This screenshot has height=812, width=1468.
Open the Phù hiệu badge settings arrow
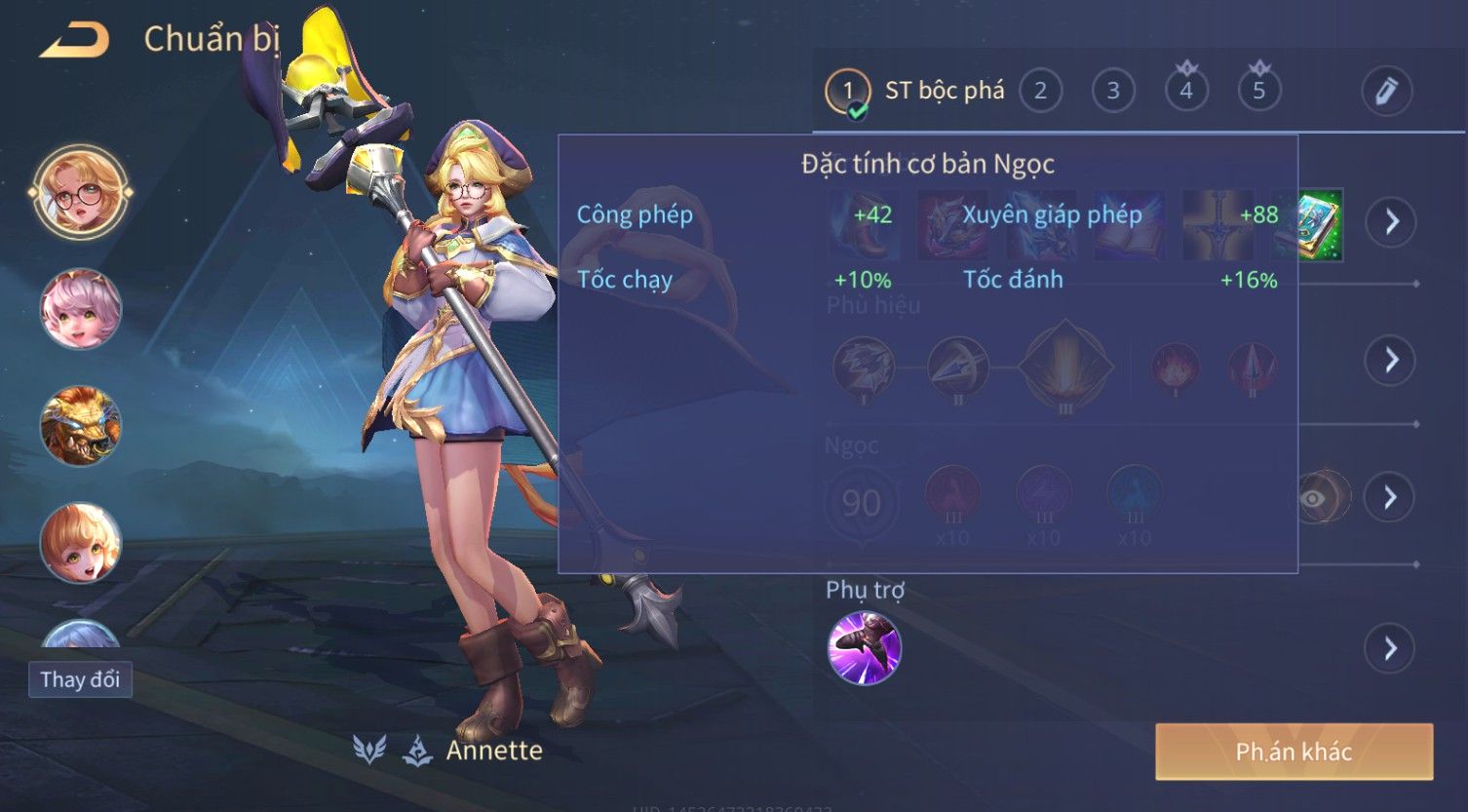click(x=1391, y=361)
